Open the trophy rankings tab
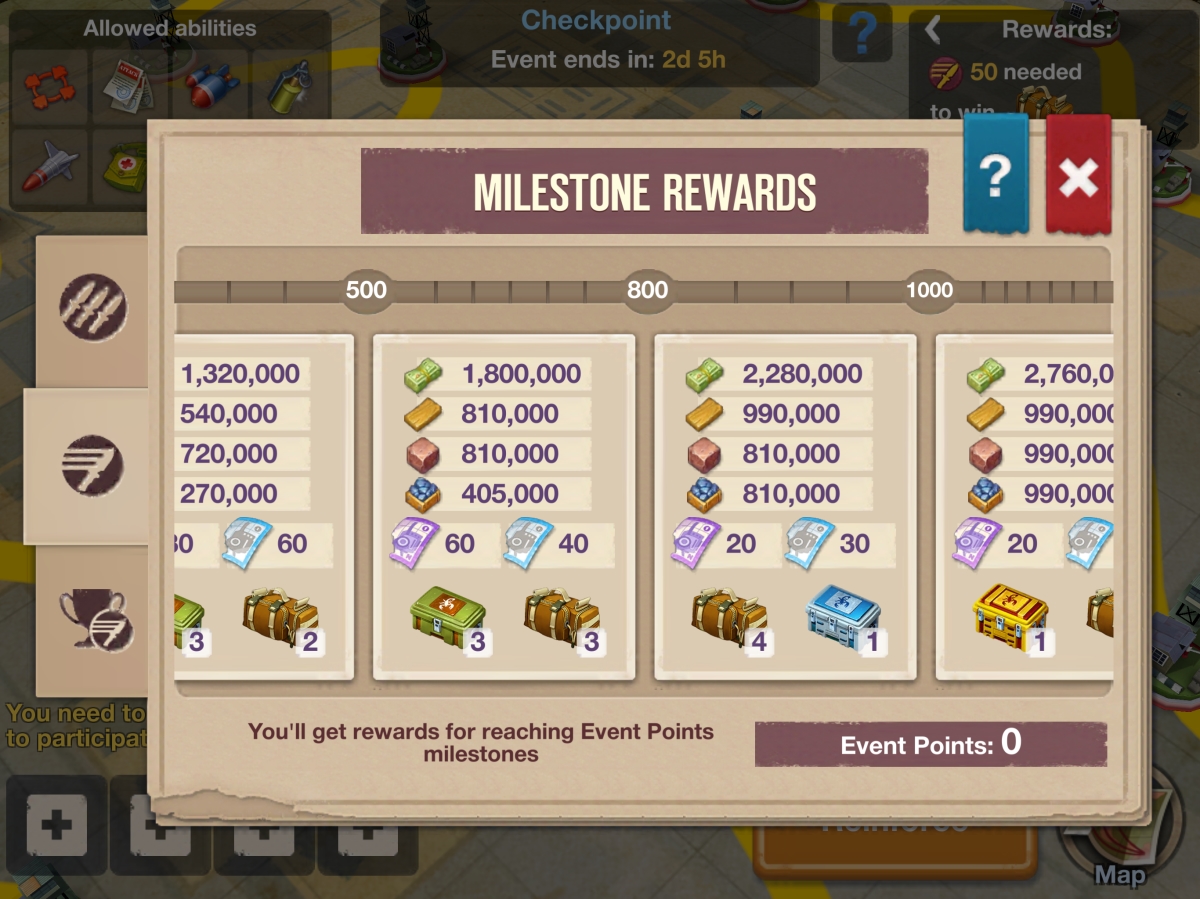1200x899 pixels. click(x=93, y=621)
